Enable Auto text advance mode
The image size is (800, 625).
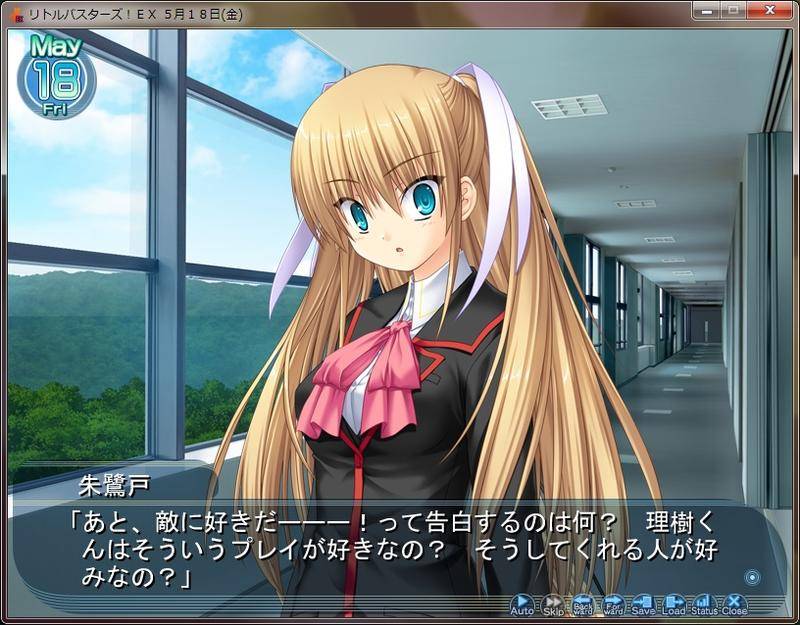pyautogui.click(x=522, y=604)
